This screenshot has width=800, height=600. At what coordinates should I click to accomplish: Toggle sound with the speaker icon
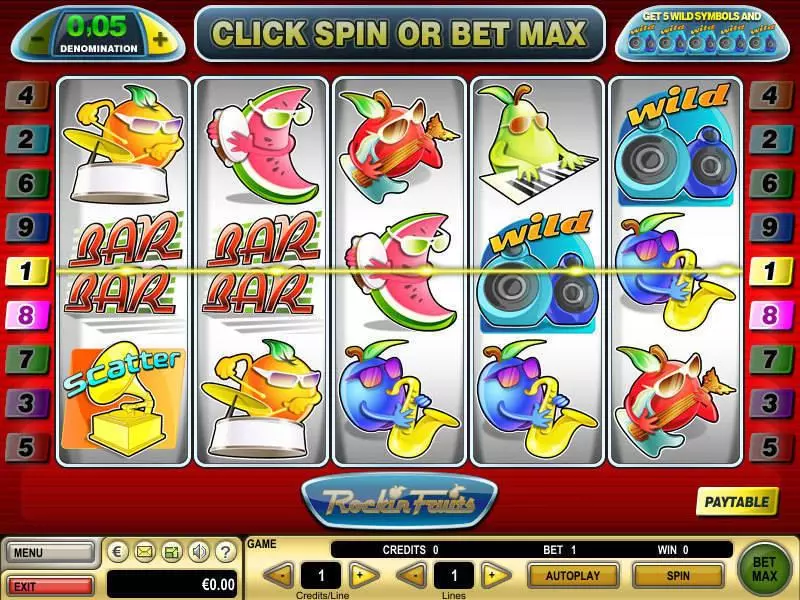198,551
